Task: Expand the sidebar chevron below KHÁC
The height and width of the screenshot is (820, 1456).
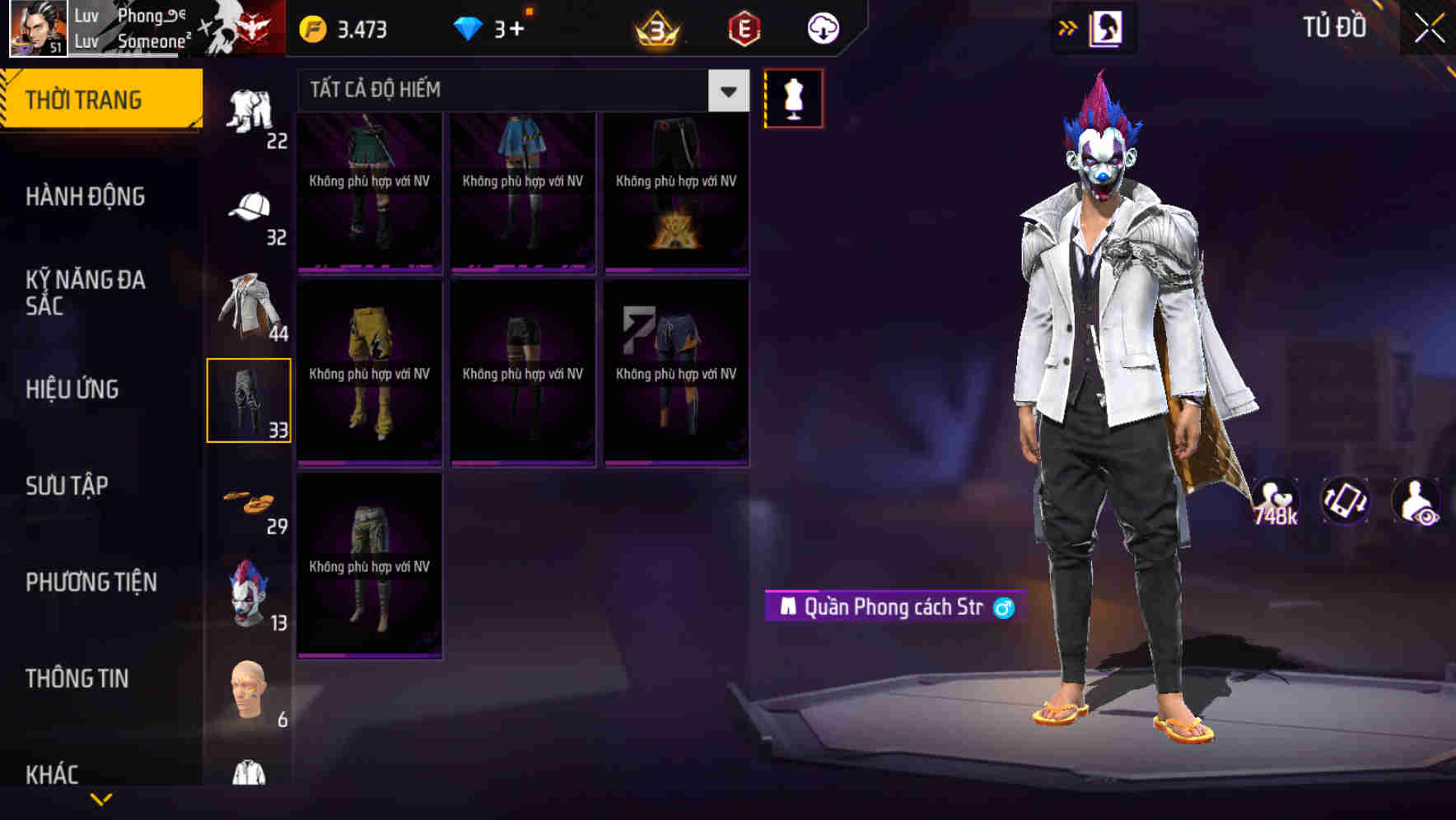Action: click(x=103, y=800)
